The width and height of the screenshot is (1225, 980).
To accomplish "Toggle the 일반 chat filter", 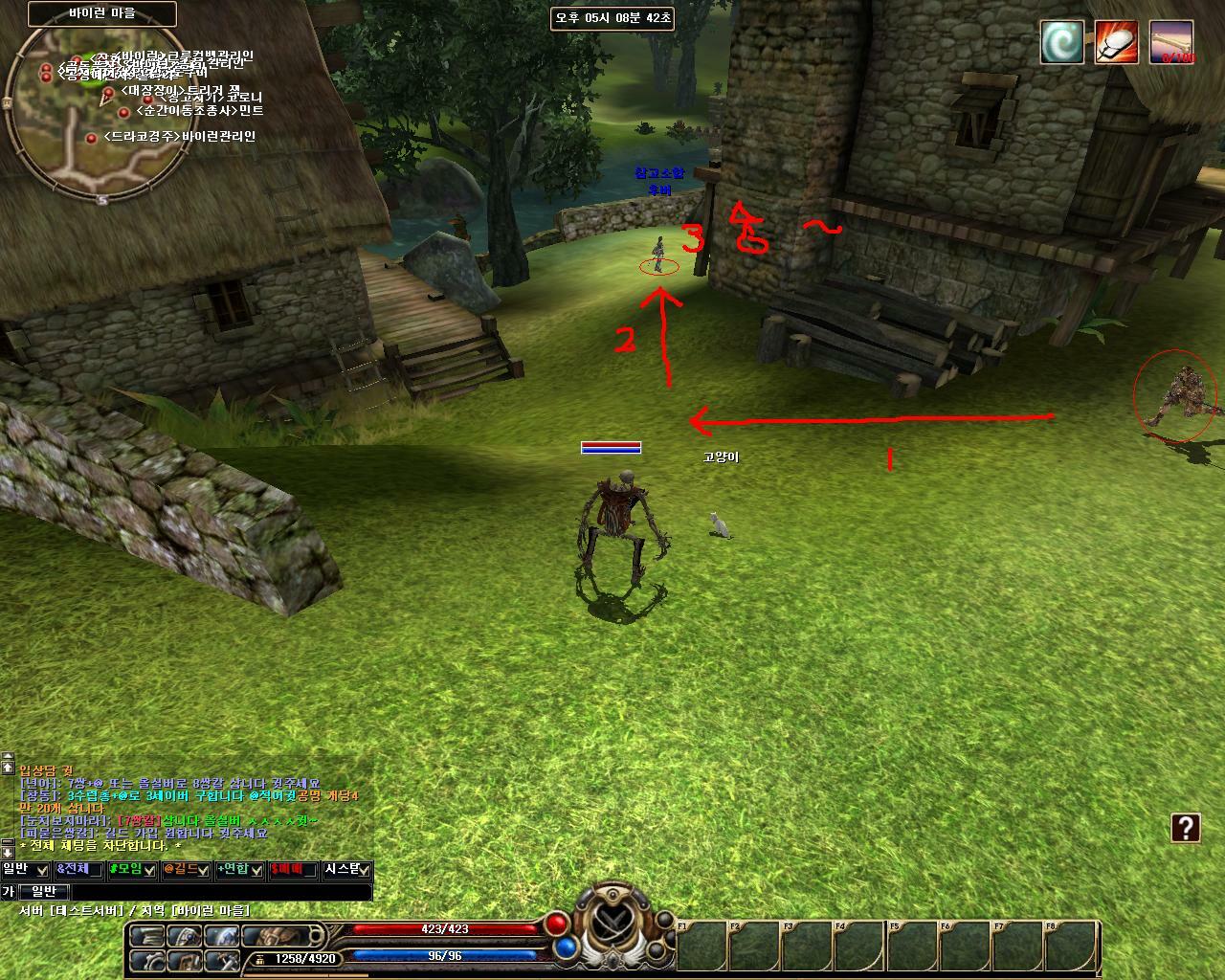I will point(25,869).
